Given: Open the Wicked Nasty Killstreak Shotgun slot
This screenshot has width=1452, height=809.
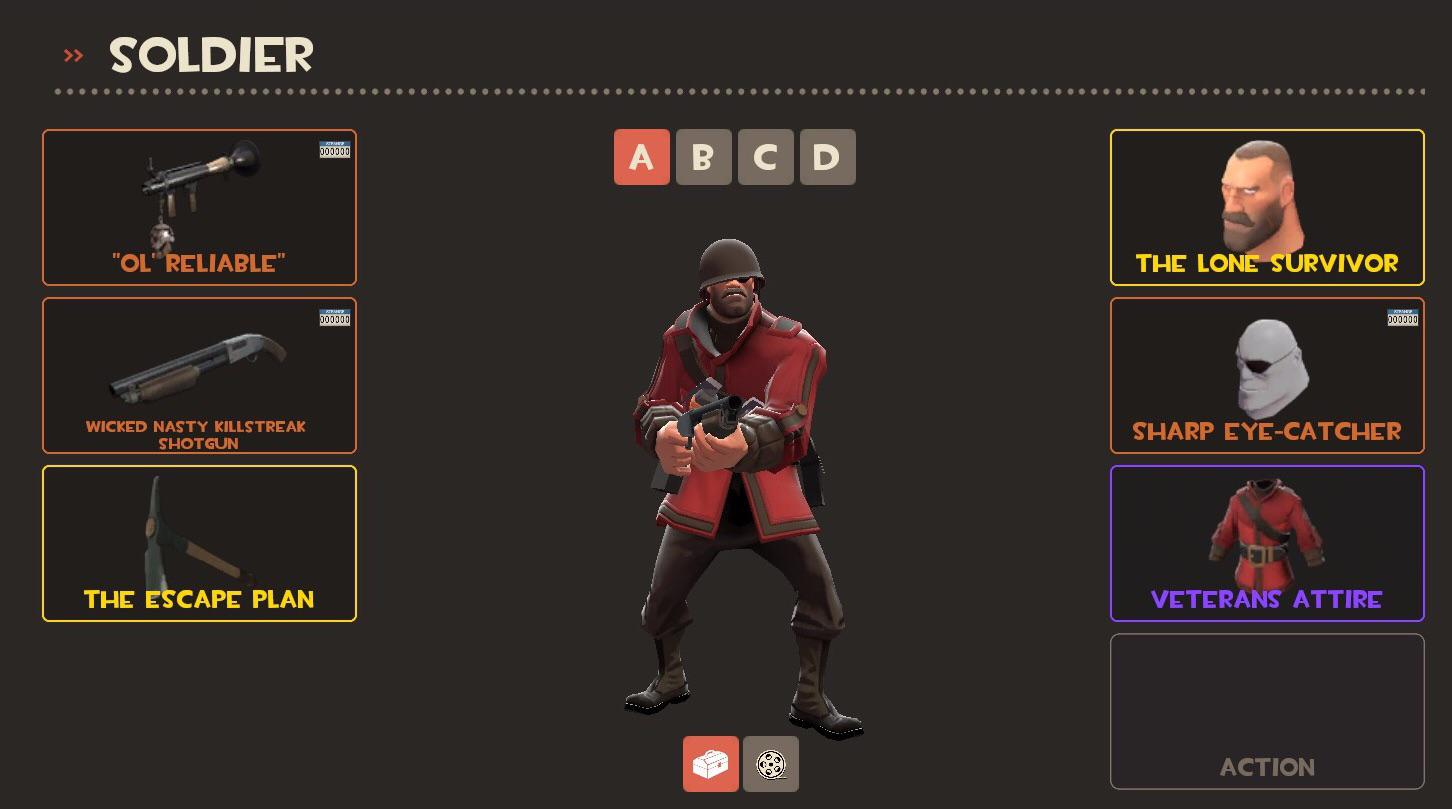Looking at the screenshot, I should pyautogui.click(x=199, y=375).
